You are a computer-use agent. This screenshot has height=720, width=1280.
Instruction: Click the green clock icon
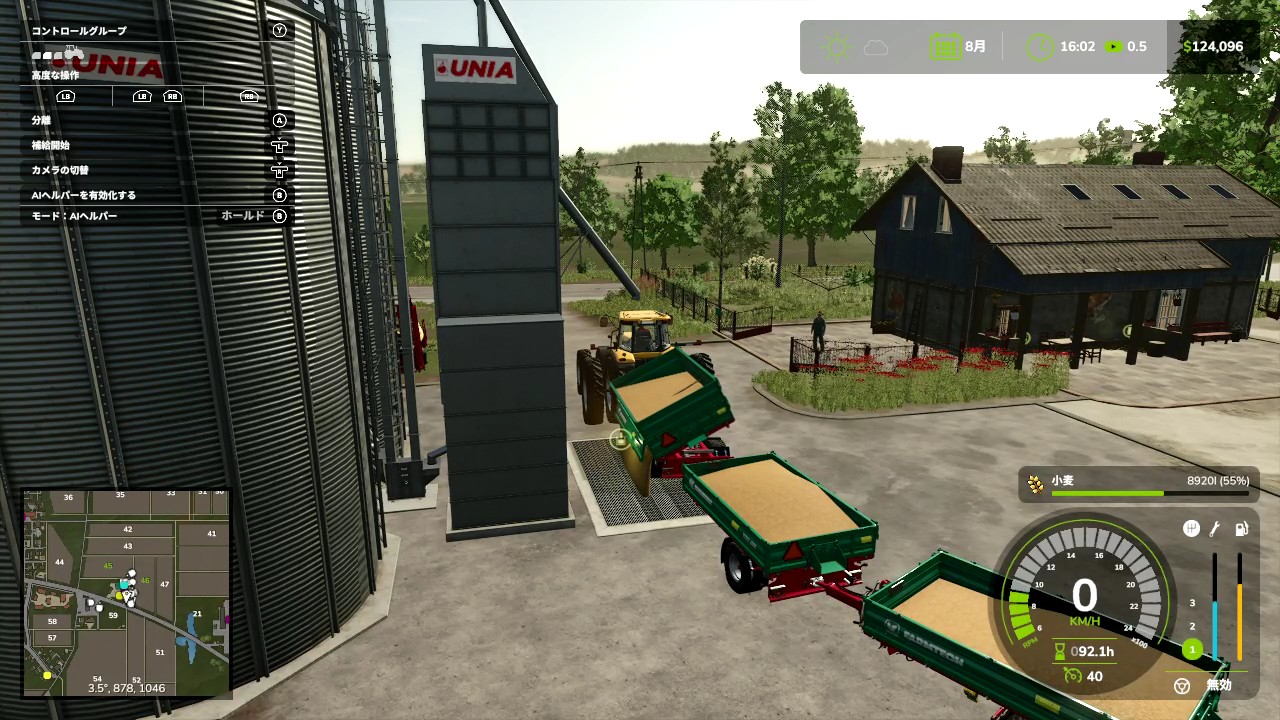[1040, 47]
